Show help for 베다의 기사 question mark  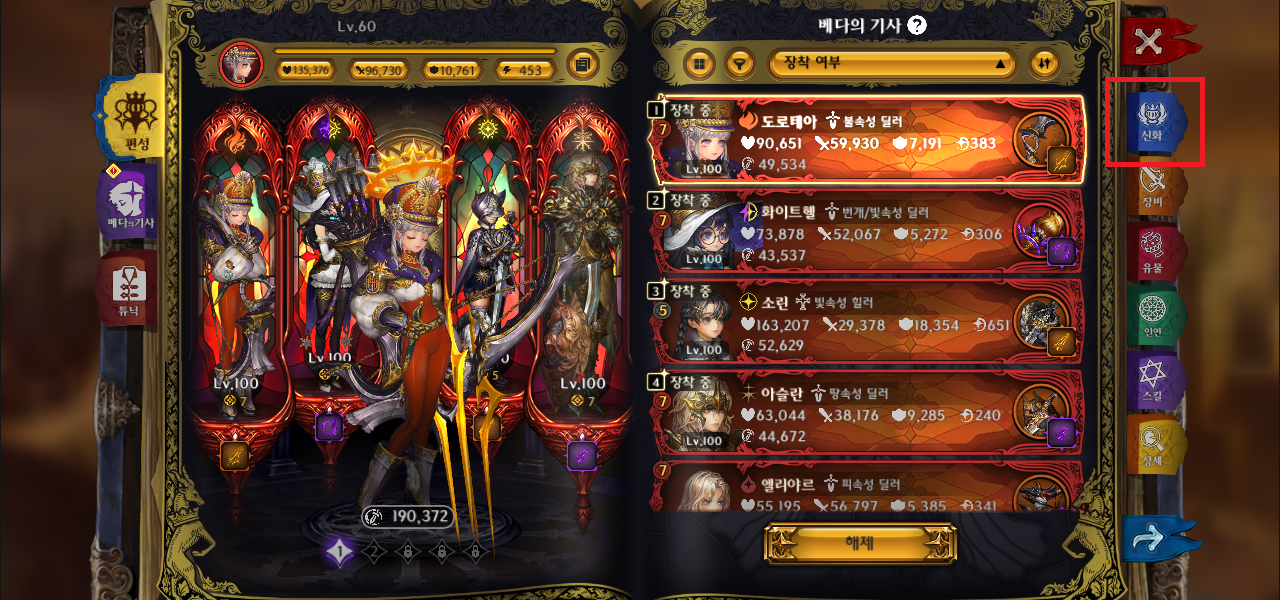[x=916, y=26]
